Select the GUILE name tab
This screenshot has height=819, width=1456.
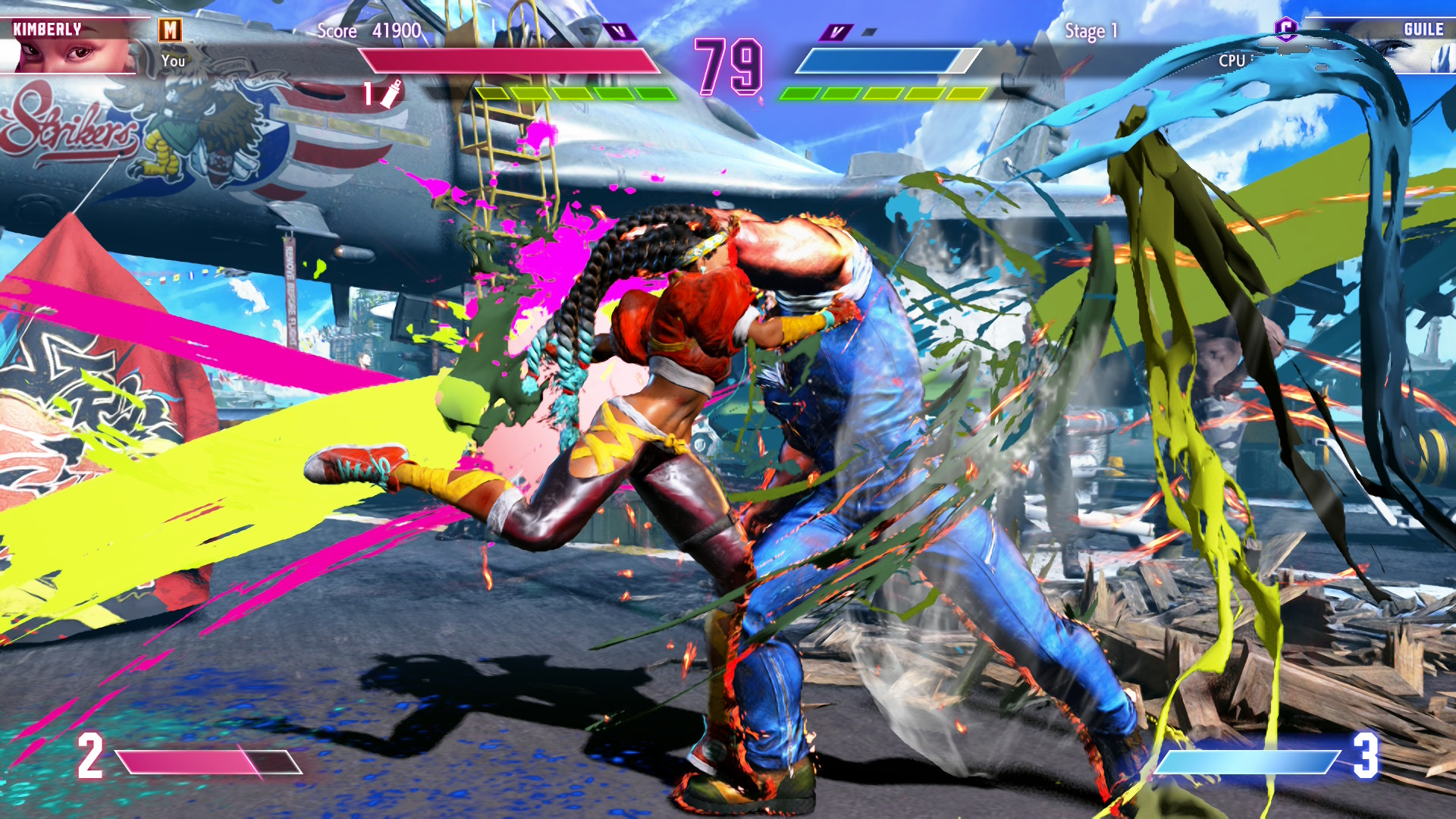click(x=1423, y=29)
